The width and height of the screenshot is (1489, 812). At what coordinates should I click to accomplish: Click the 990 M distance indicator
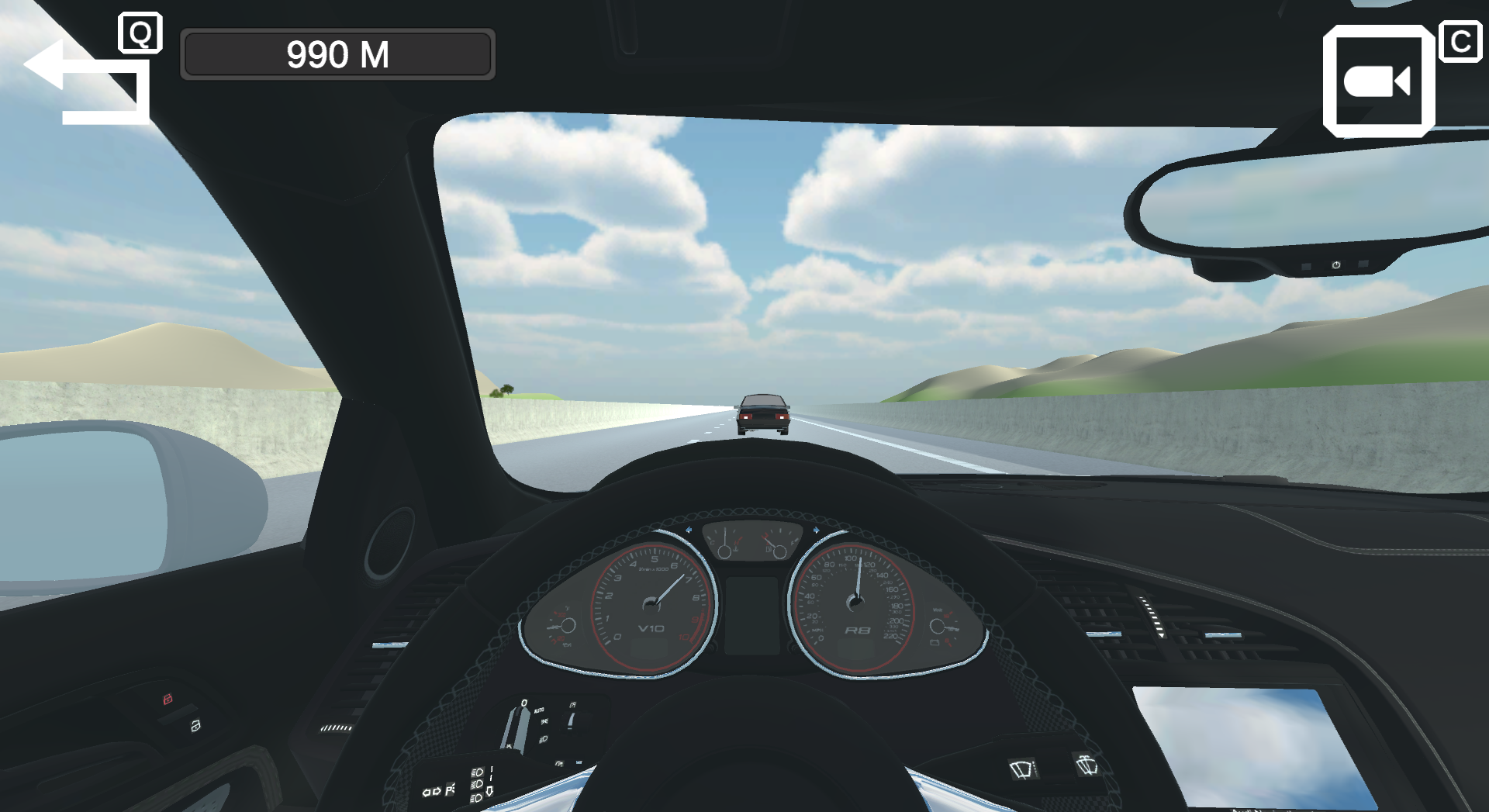337,54
